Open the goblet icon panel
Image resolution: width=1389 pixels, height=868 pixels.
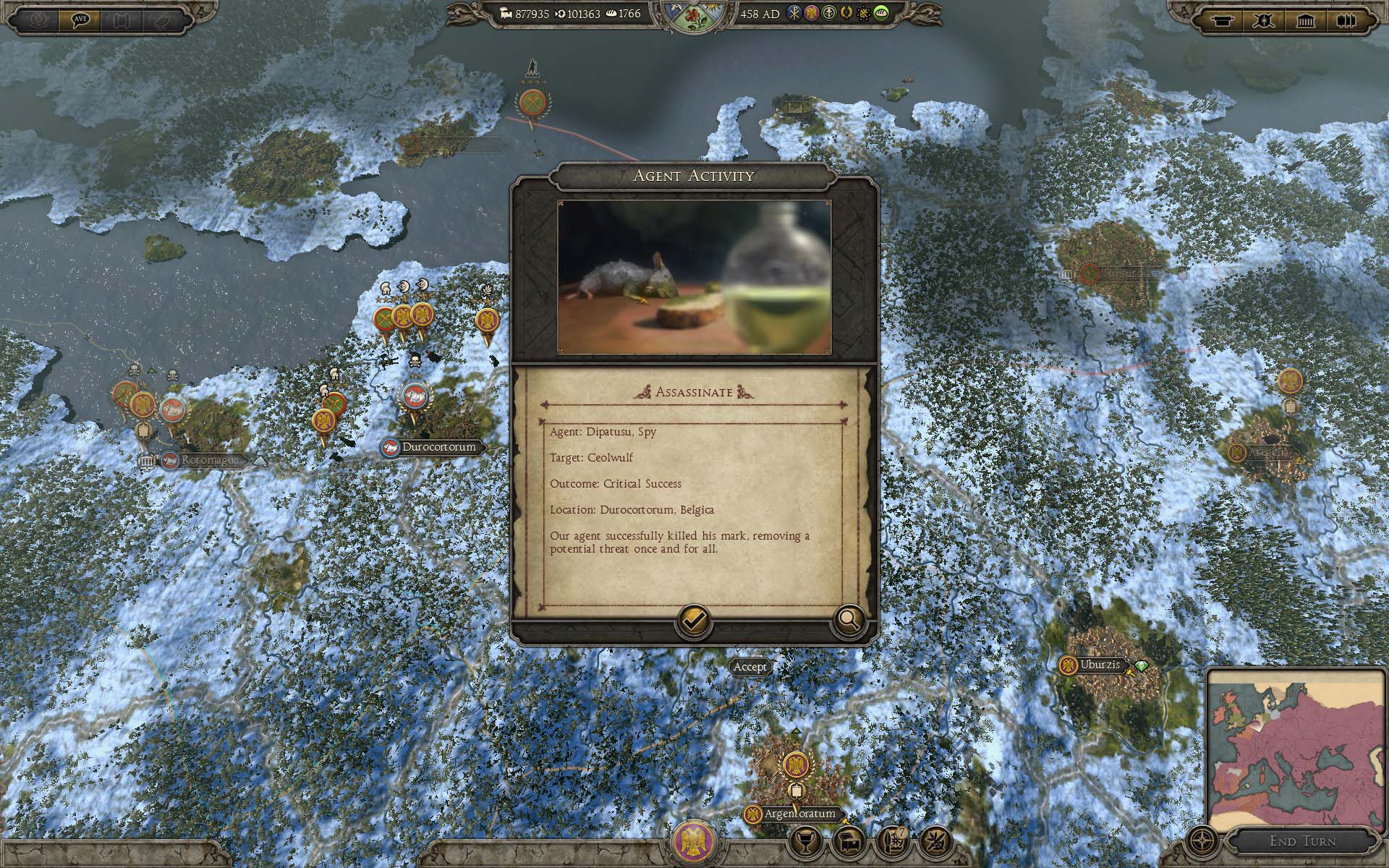coord(804,841)
